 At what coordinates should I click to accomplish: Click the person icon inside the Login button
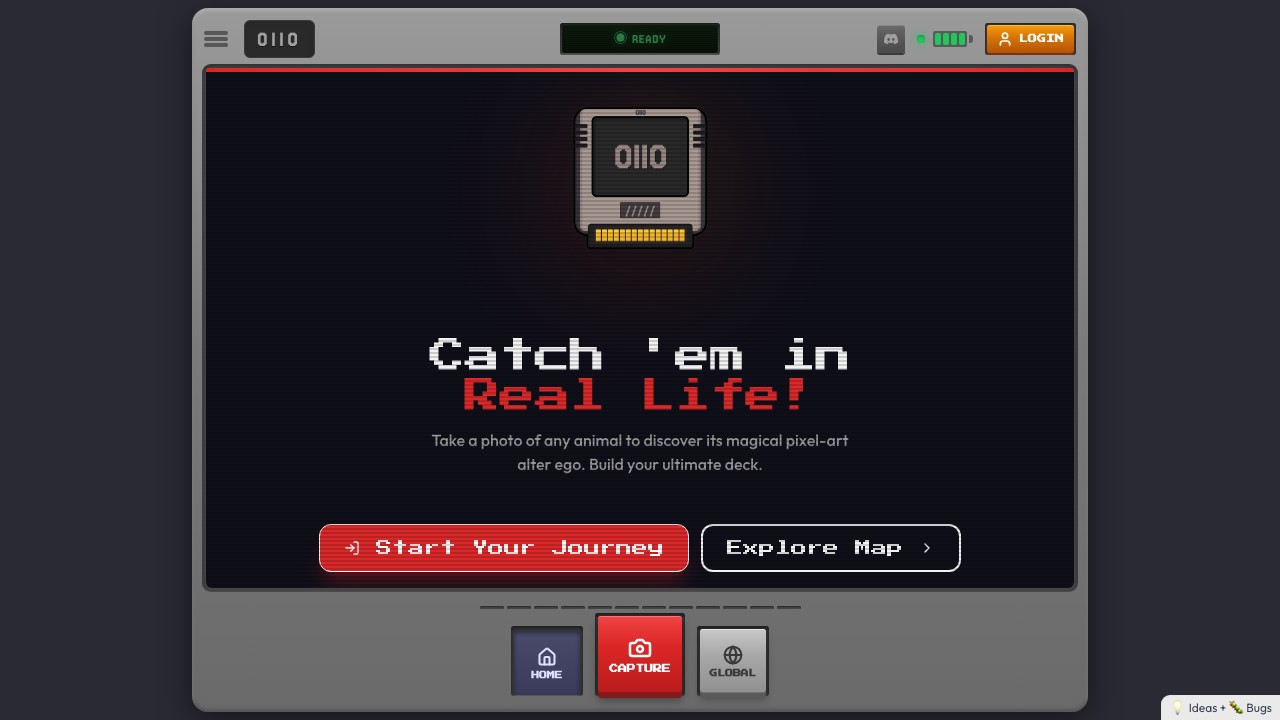1004,39
